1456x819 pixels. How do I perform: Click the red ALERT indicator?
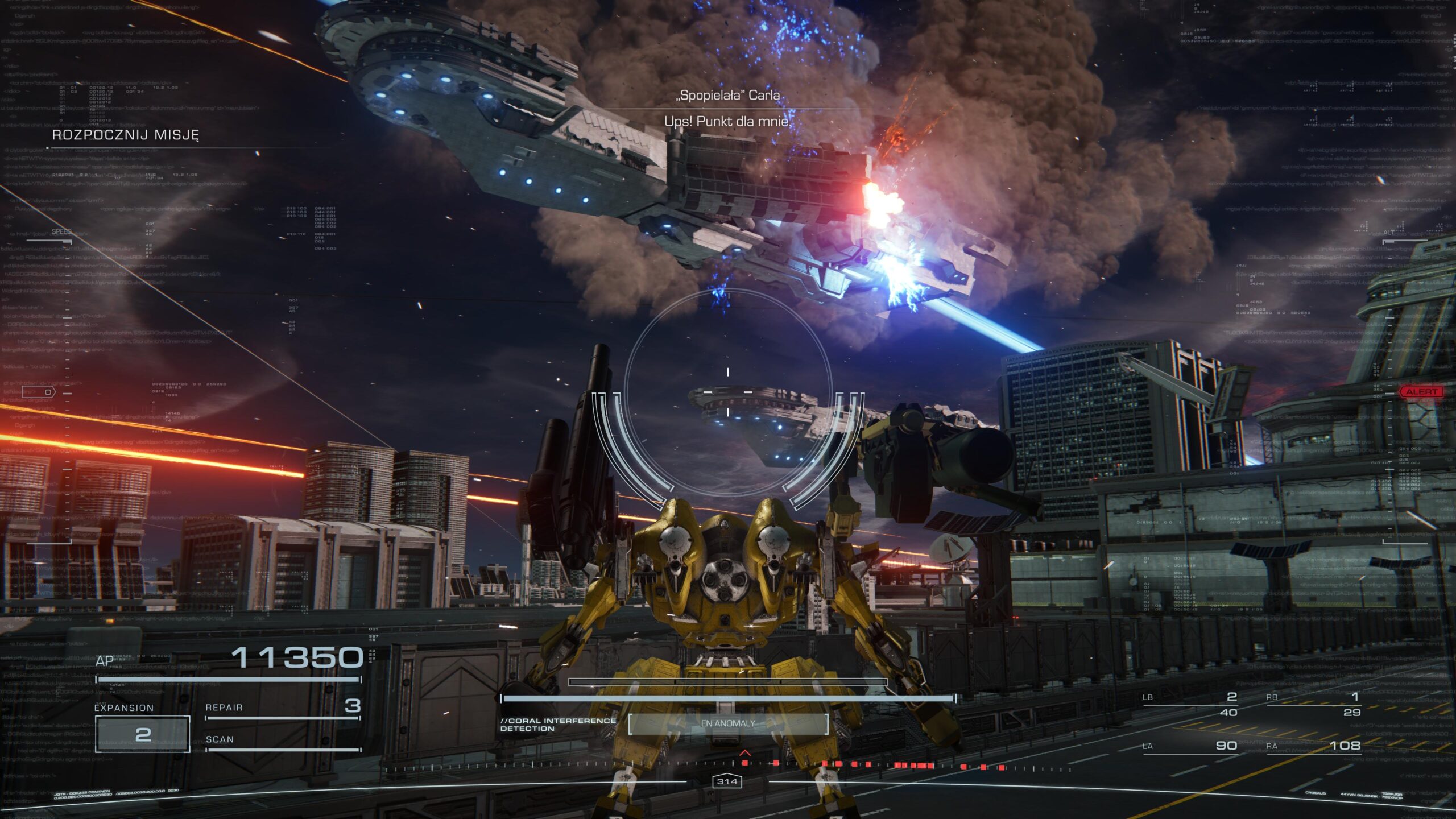(1421, 392)
